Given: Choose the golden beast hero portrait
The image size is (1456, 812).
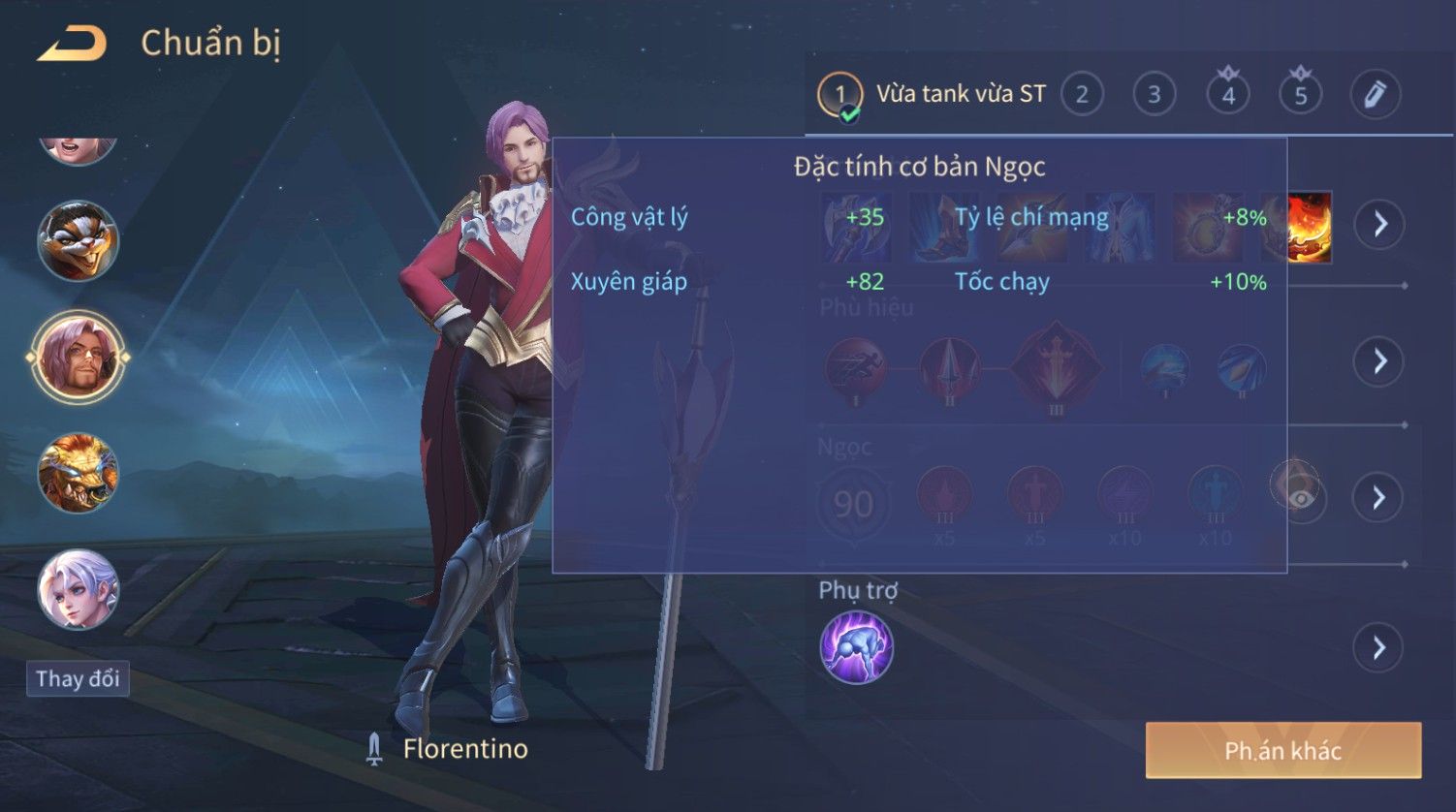Looking at the screenshot, I should click(78, 474).
